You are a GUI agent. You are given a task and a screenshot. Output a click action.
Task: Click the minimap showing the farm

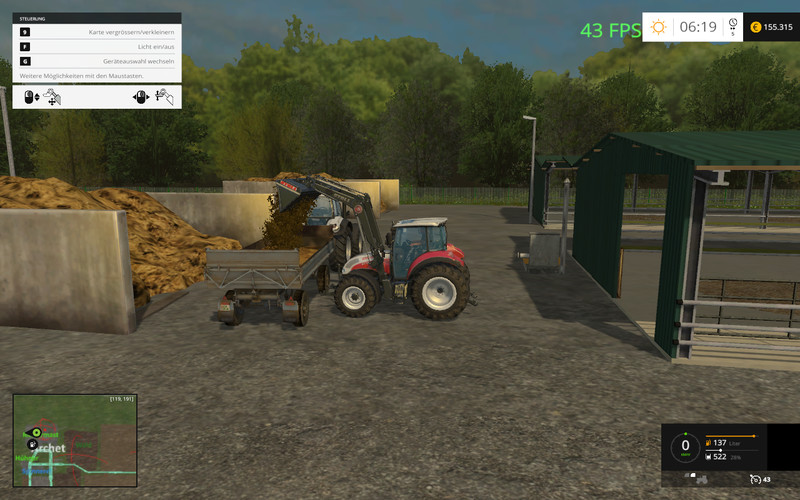74,440
